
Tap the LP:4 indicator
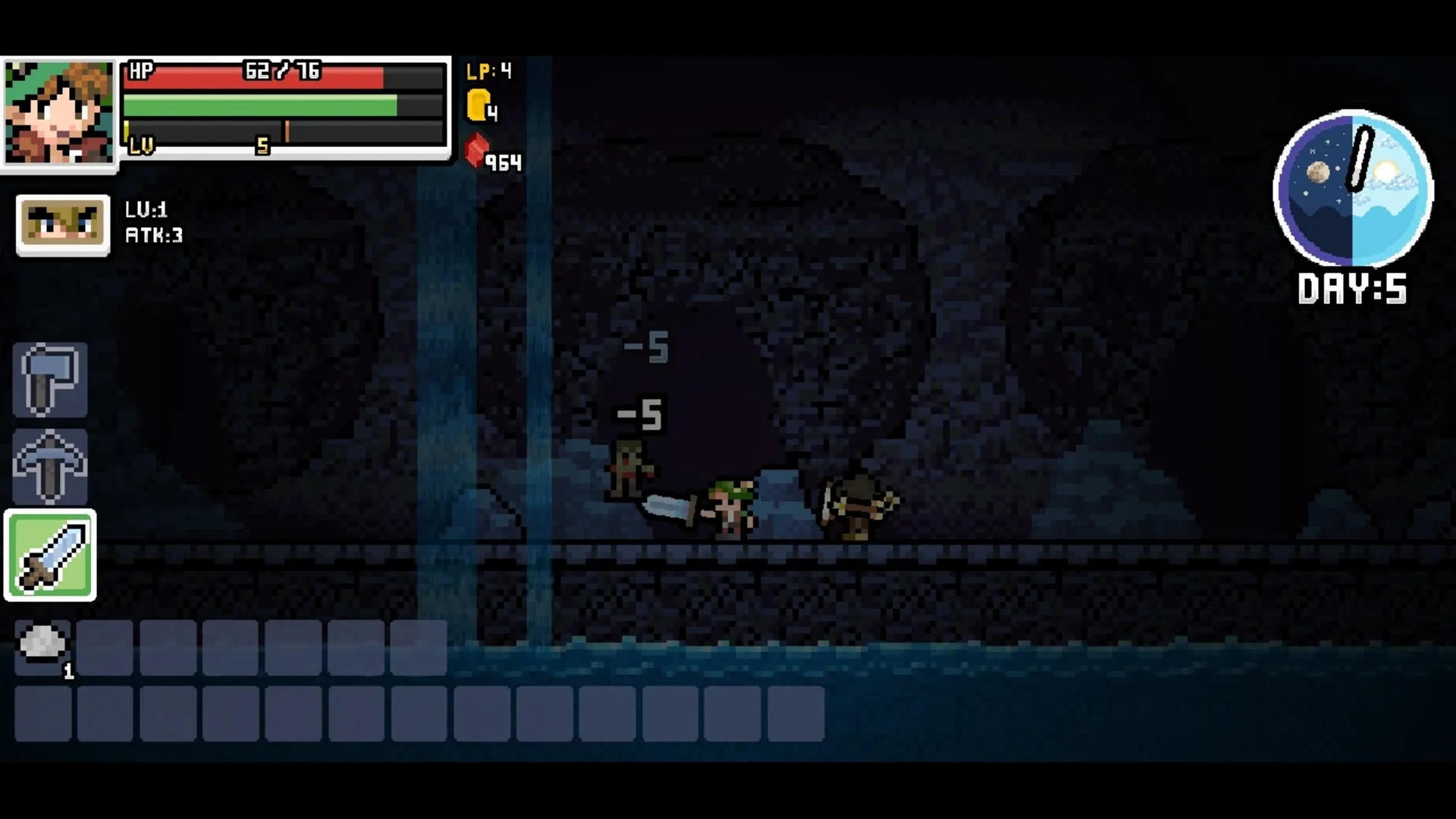(488, 71)
